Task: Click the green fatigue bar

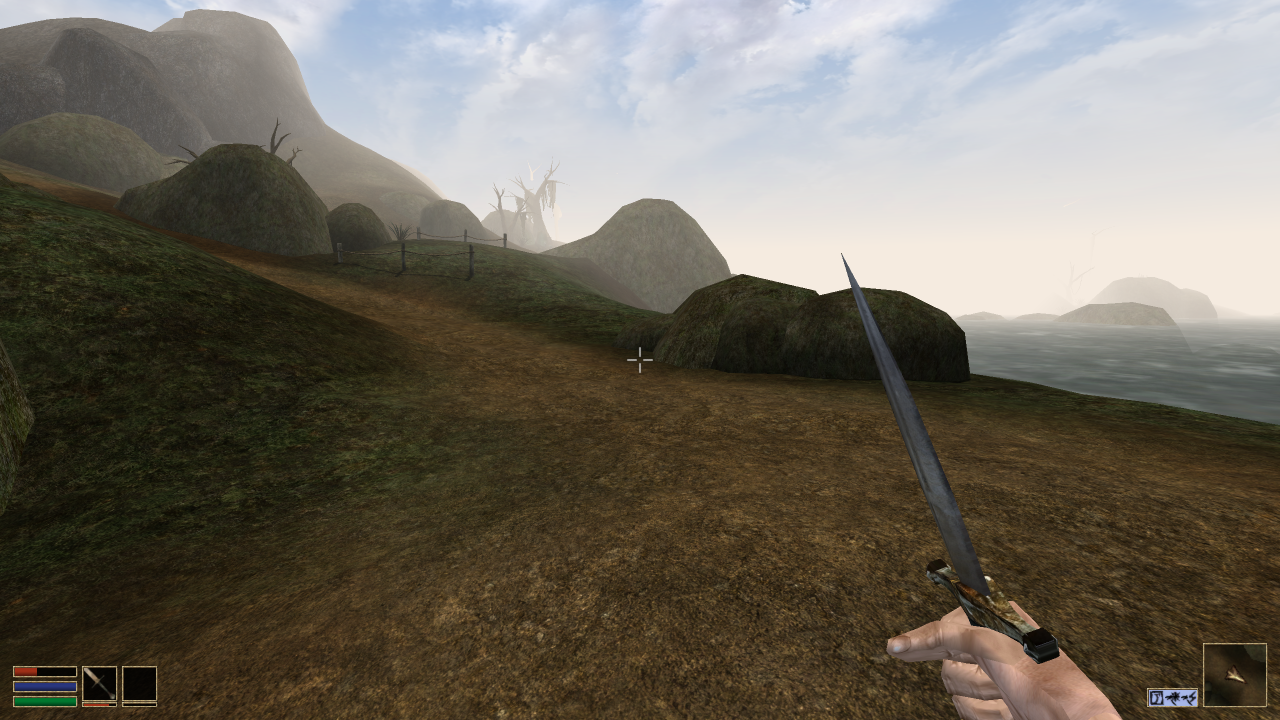Action: (x=45, y=701)
